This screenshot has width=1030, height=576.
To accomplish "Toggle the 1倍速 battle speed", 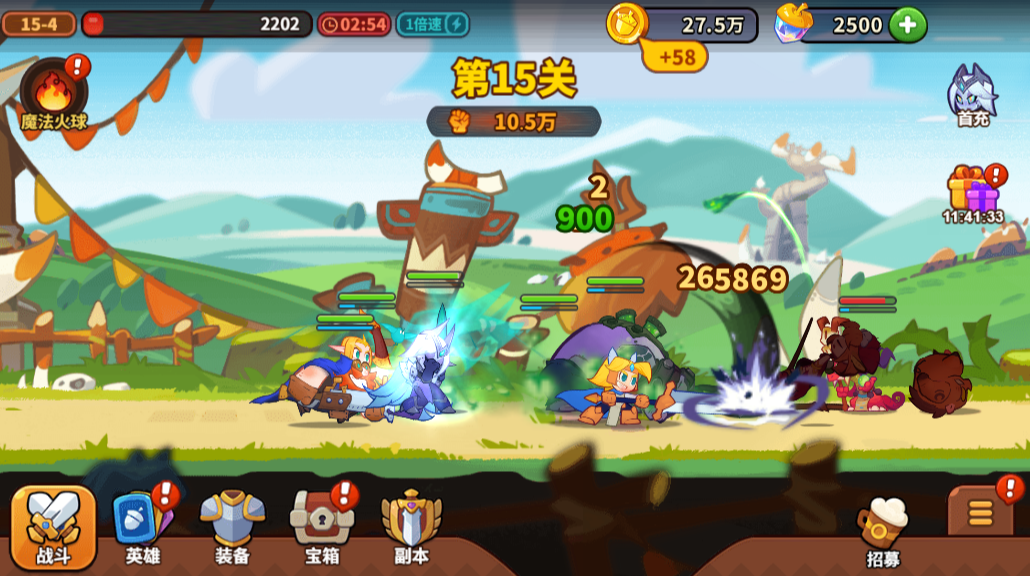I will [432, 24].
